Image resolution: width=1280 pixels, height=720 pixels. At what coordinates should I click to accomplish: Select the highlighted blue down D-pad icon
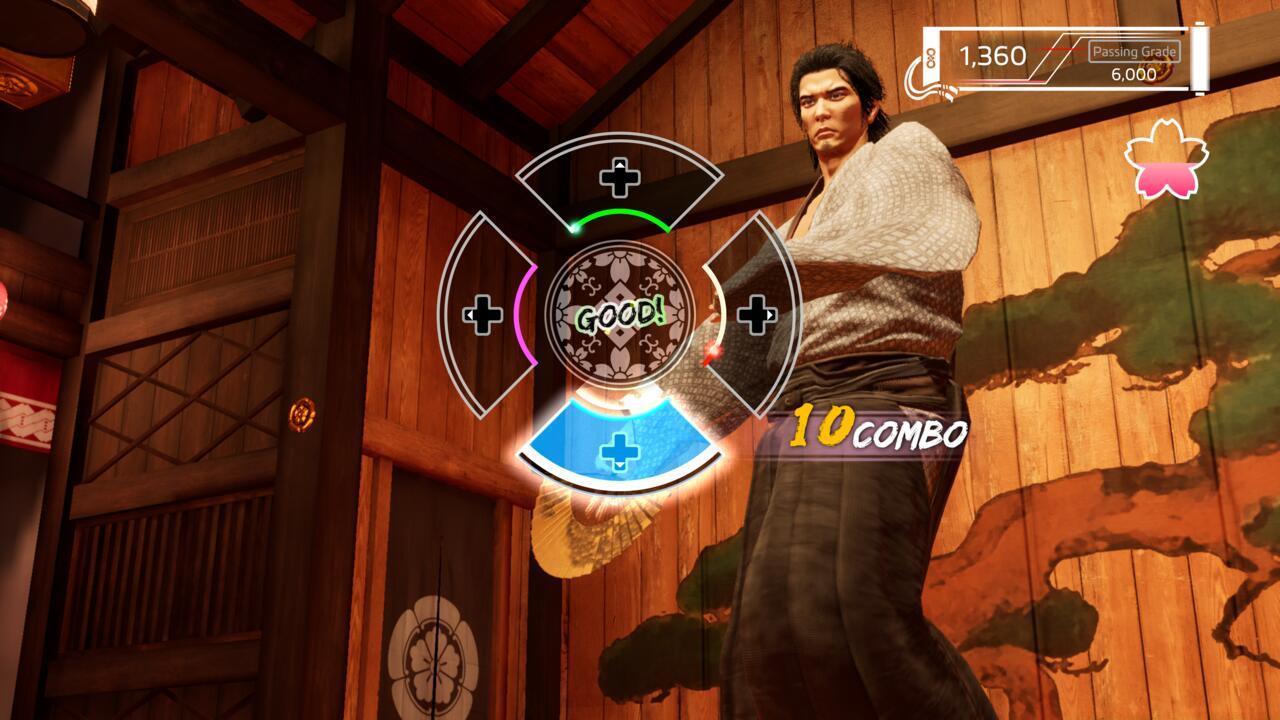point(620,450)
